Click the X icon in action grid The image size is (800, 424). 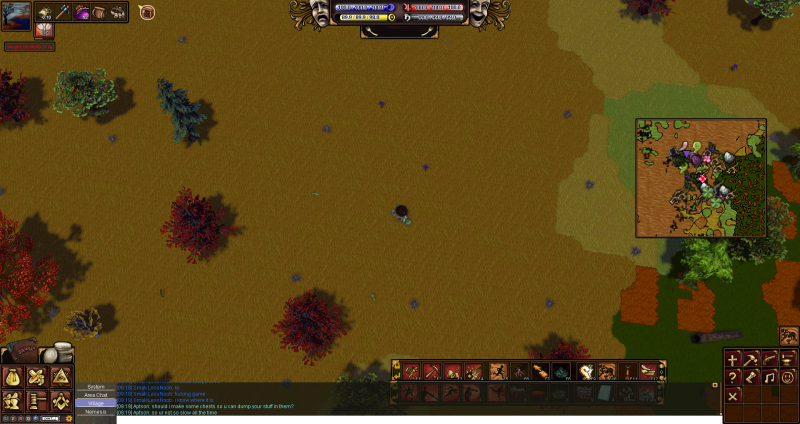click(x=733, y=396)
